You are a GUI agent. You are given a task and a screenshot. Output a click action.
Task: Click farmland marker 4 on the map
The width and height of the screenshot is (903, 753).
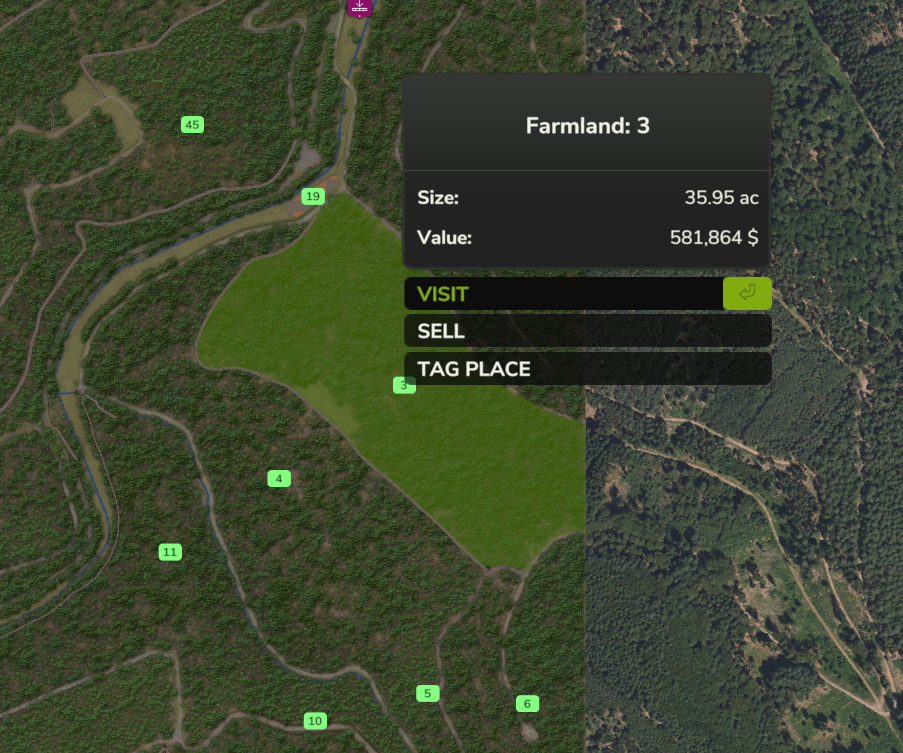tap(279, 479)
